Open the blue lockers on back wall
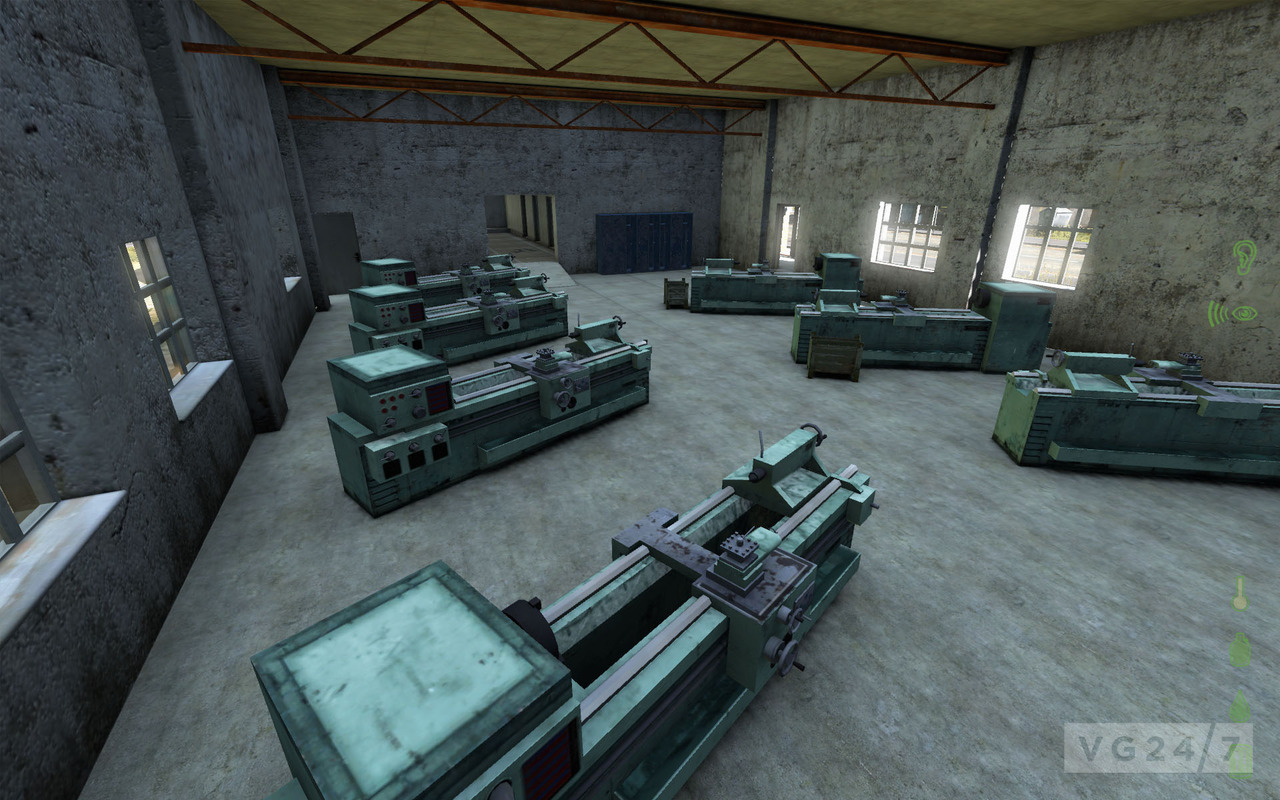Viewport: 1280px width, 800px height. click(645, 245)
